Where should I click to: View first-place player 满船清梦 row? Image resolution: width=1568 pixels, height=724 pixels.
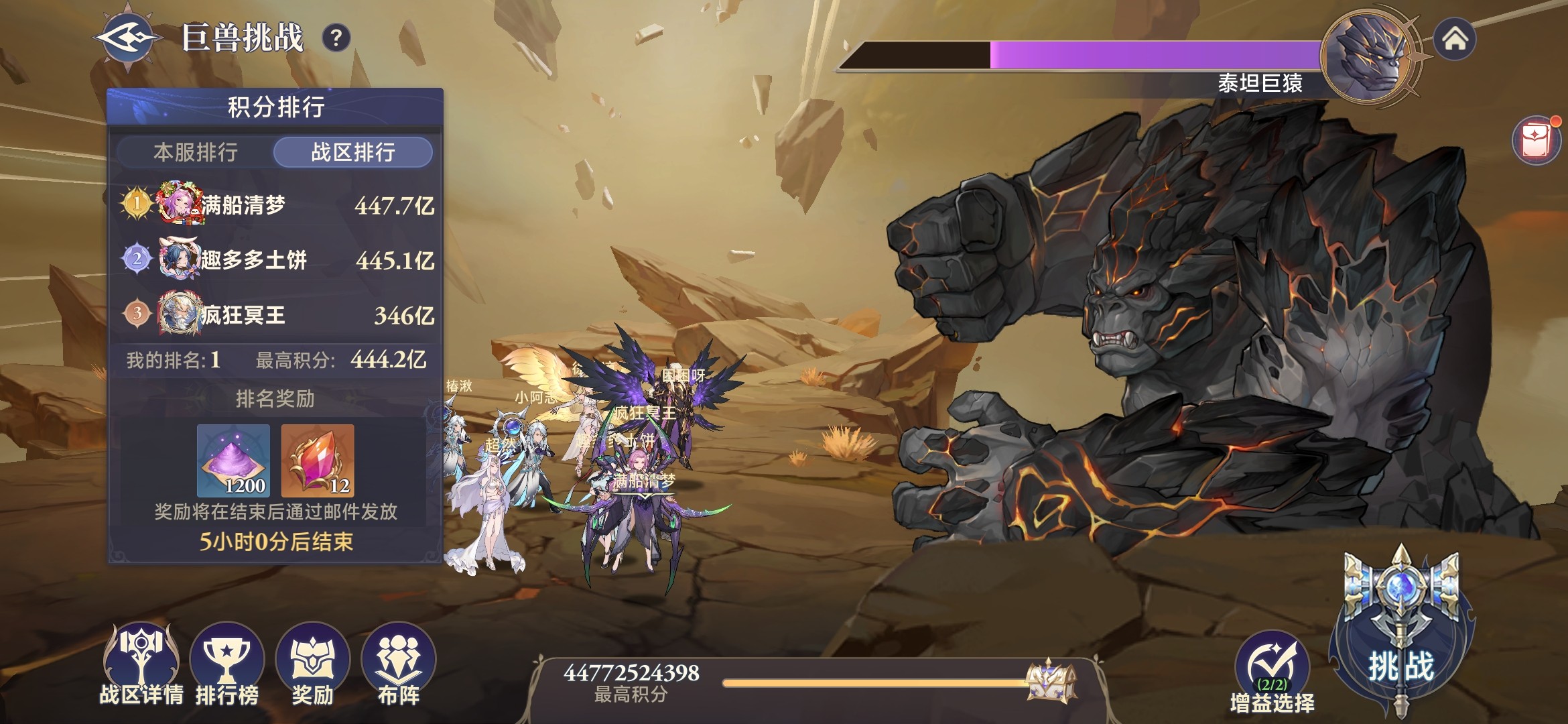point(276,204)
